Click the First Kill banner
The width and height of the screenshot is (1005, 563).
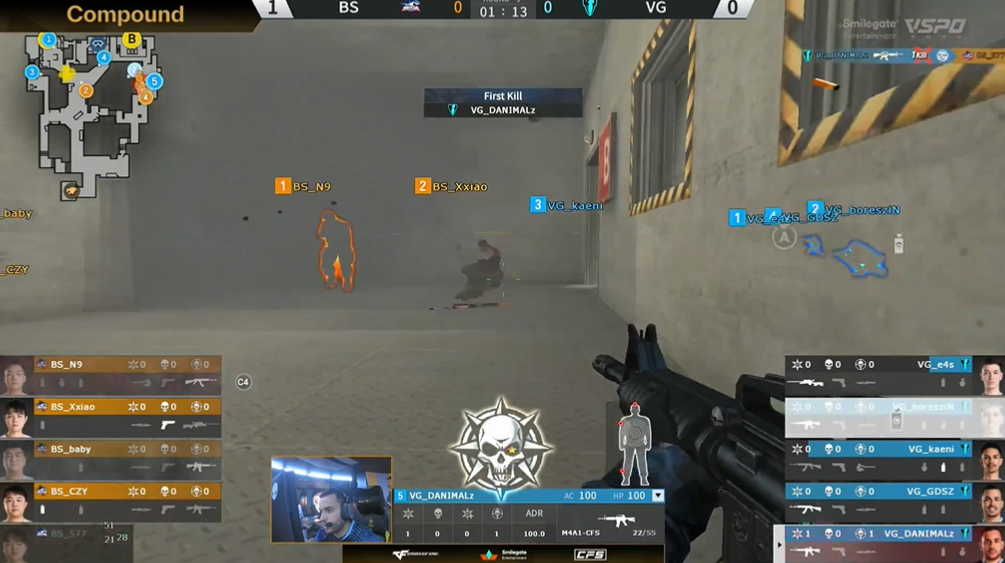[503, 103]
